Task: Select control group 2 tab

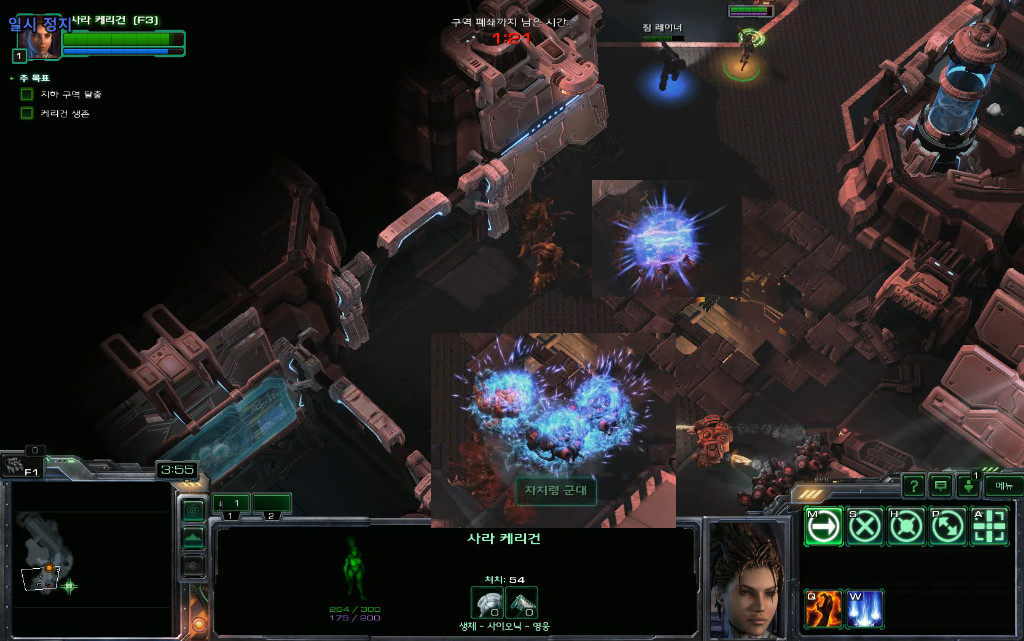Action: coord(271,503)
